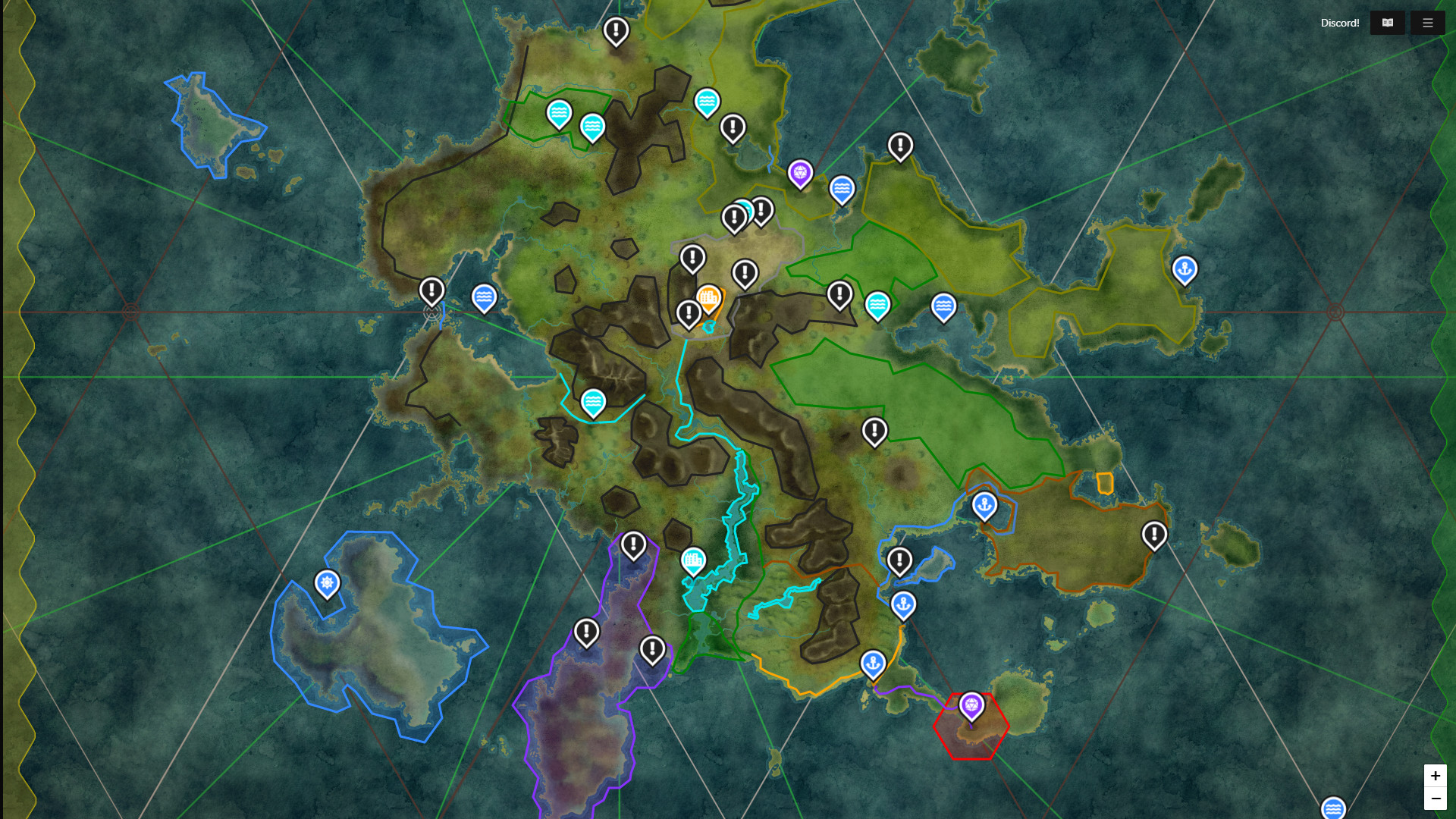
Task: Select the anchor marker on far eastern island
Action: pos(1185,268)
